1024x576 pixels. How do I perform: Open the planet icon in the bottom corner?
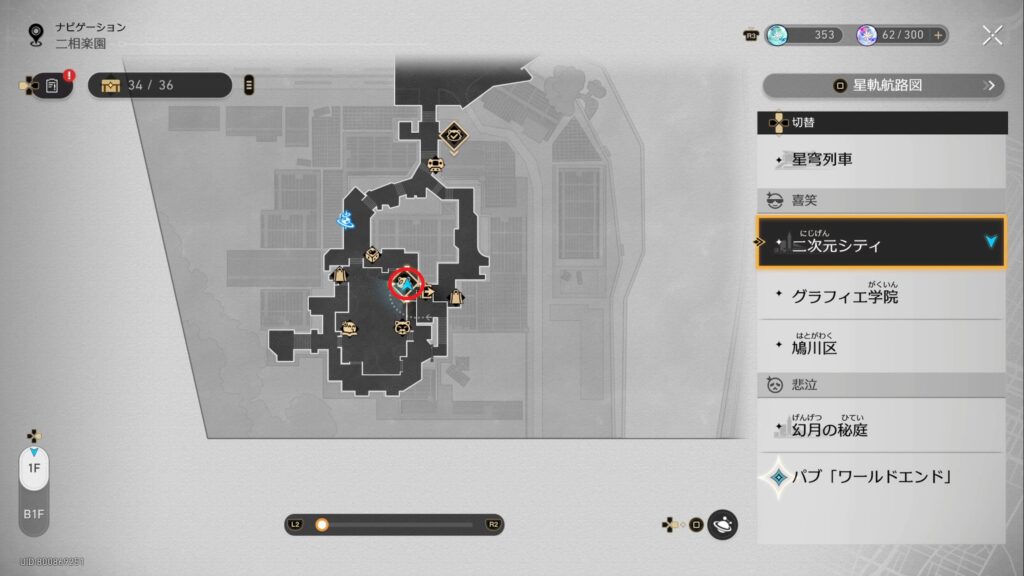pyautogui.click(x=722, y=524)
